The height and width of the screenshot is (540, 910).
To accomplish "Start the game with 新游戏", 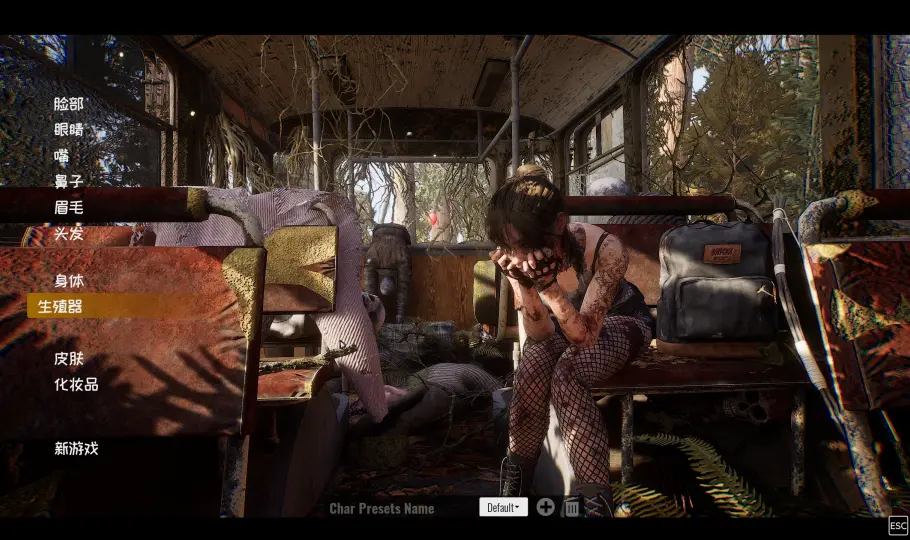I will (x=76, y=448).
